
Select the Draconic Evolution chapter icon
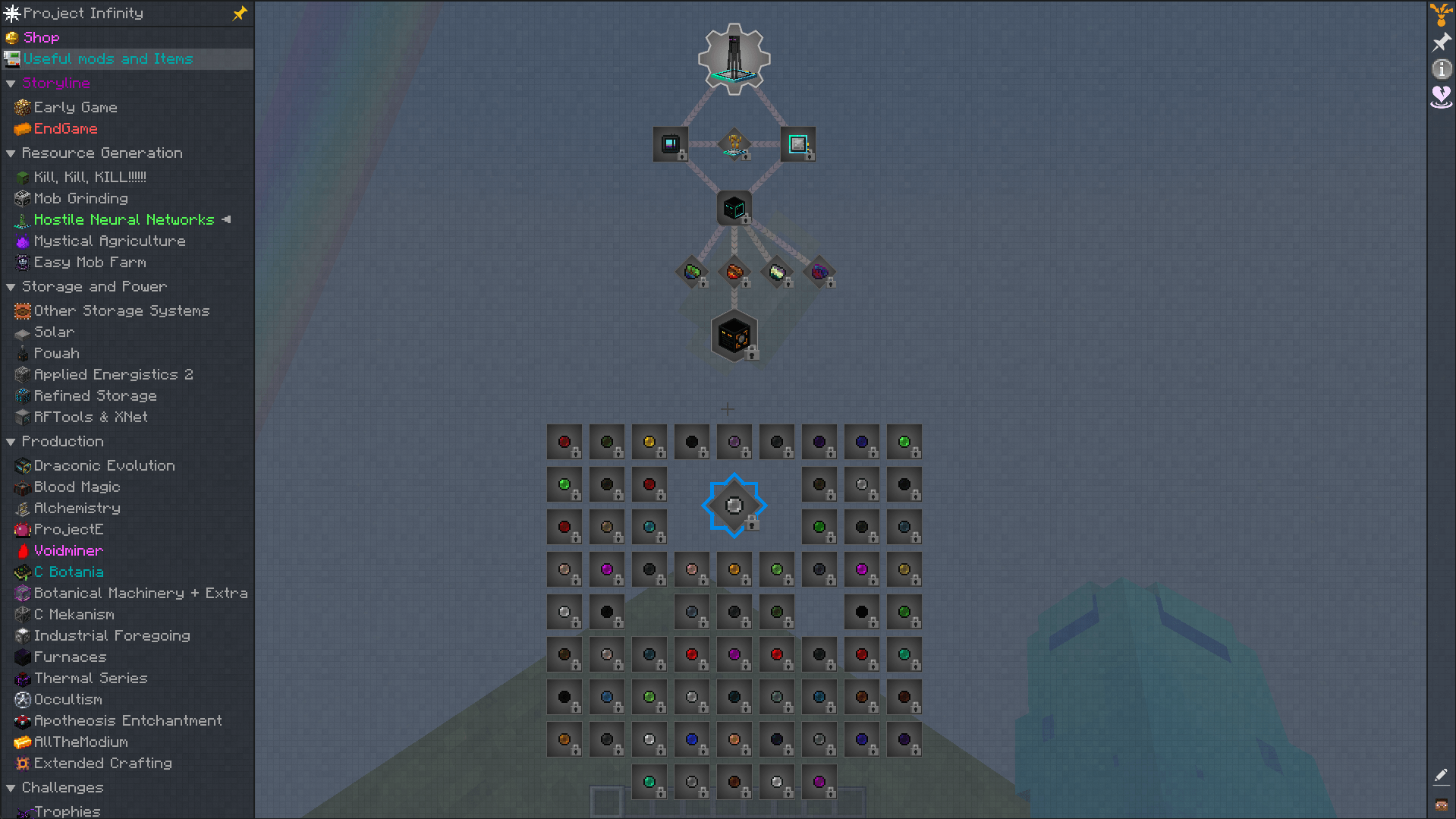point(104,465)
